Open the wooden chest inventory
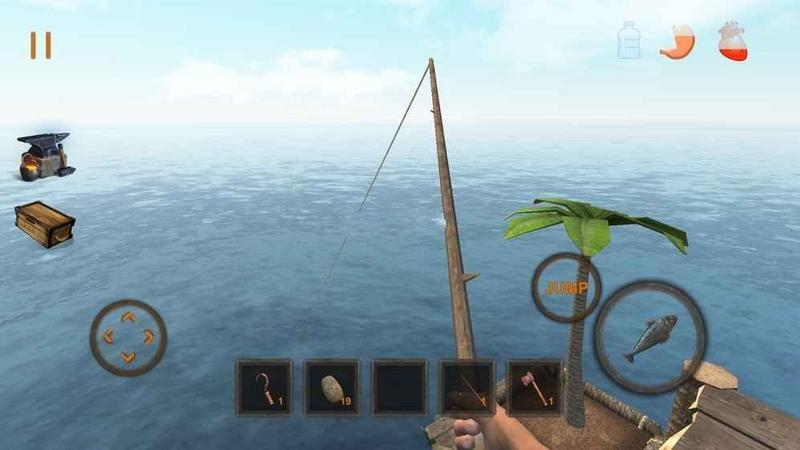 click(x=45, y=222)
